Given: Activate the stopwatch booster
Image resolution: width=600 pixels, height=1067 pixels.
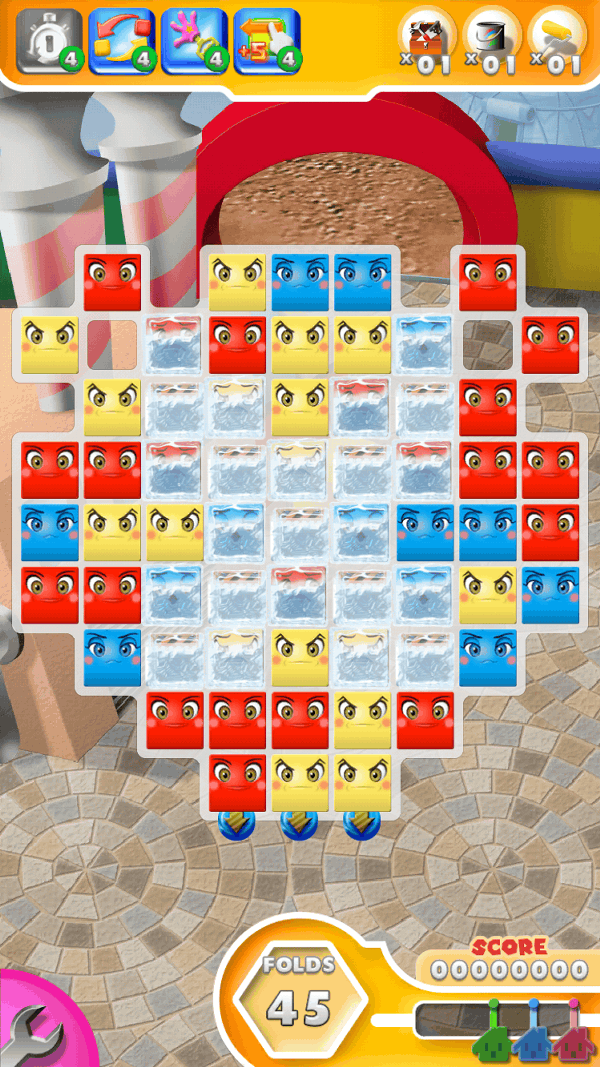Looking at the screenshot, I should [49, 41].
